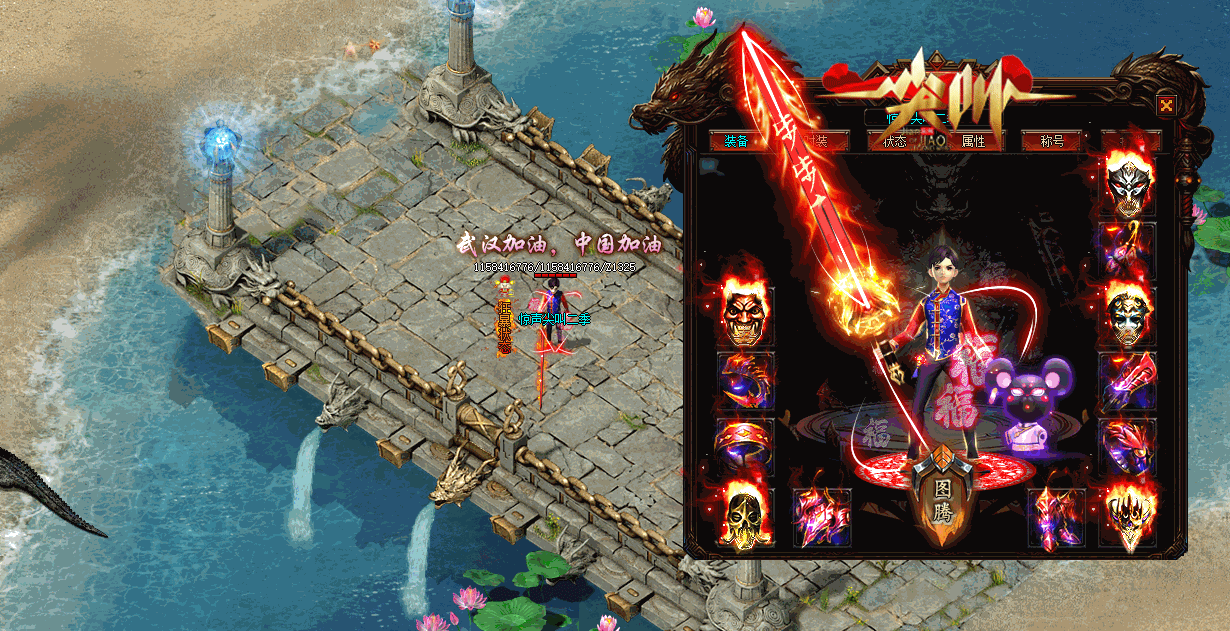Show the 状态 tab
1230x631 pixels.
894,141
